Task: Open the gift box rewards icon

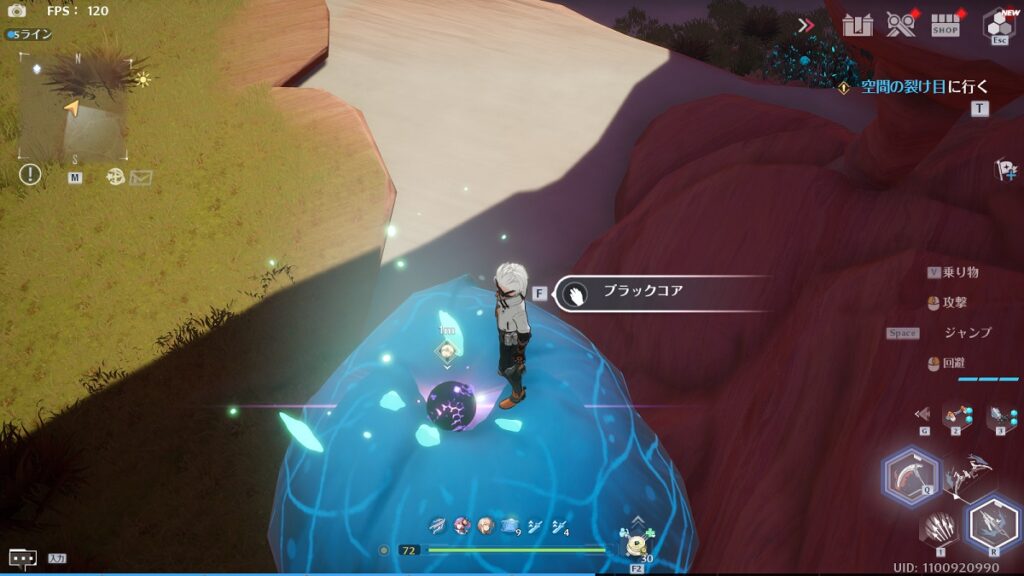Action: 857,25
